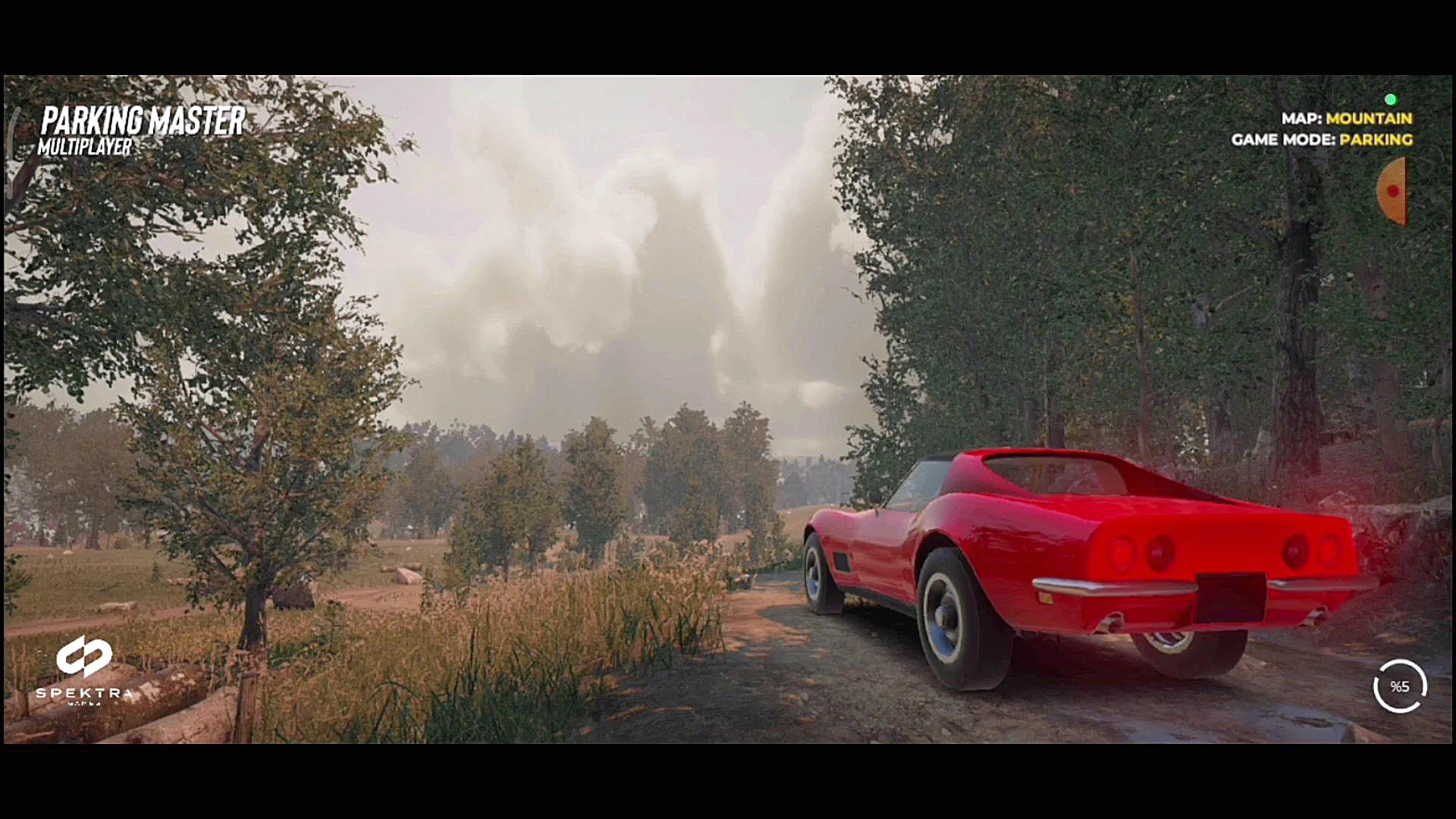This screenshot has width=1456, height=819.
Task: Tap the orange screen recorder floating button
Action: click(x=1393, y=191)
